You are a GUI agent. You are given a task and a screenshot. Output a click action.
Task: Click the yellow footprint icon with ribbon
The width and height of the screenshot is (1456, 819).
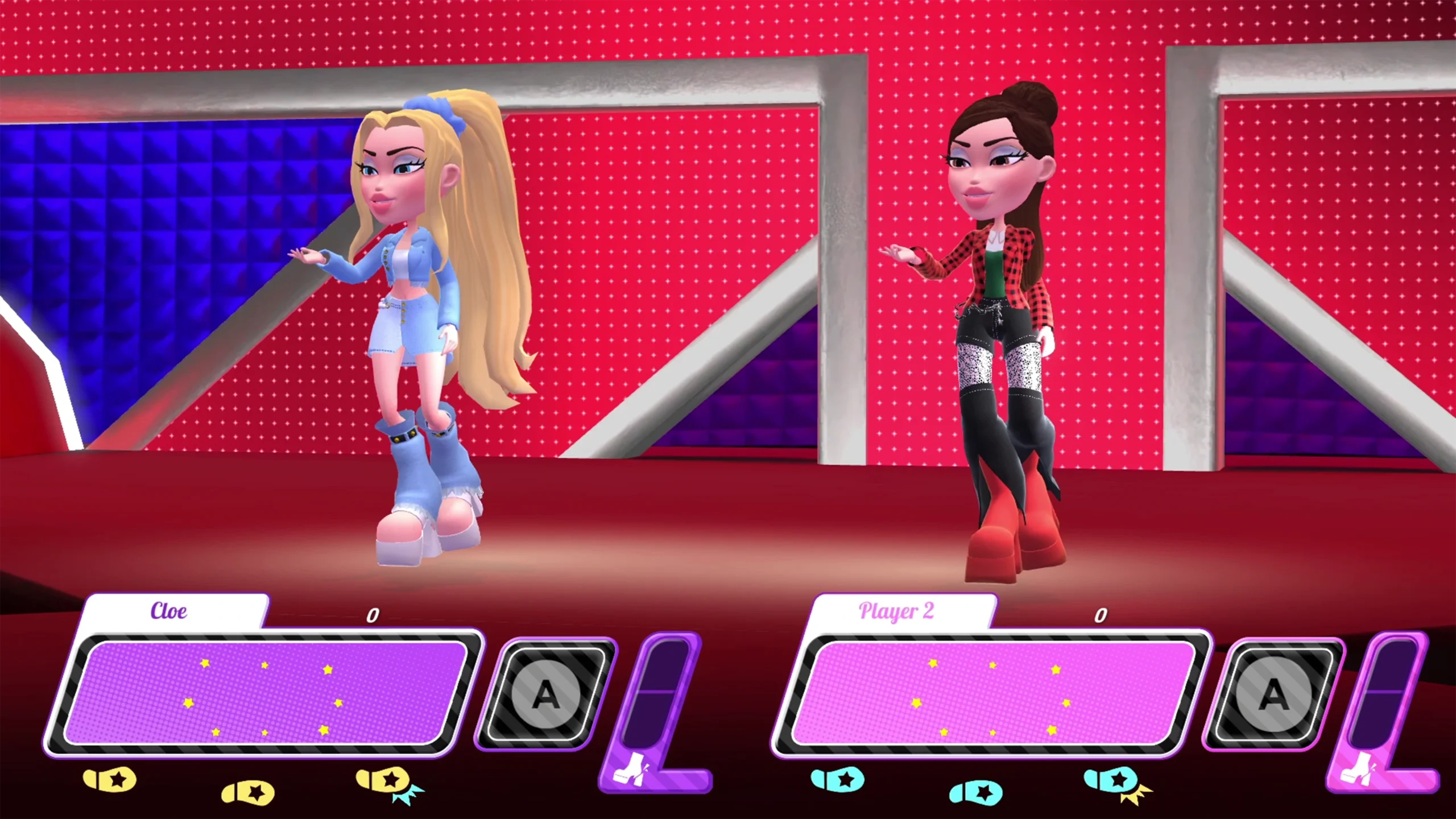(388, 783)
